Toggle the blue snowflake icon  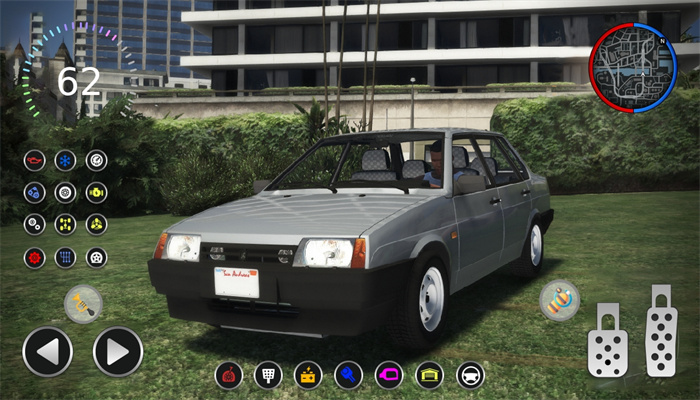click(x=65, y=160)
